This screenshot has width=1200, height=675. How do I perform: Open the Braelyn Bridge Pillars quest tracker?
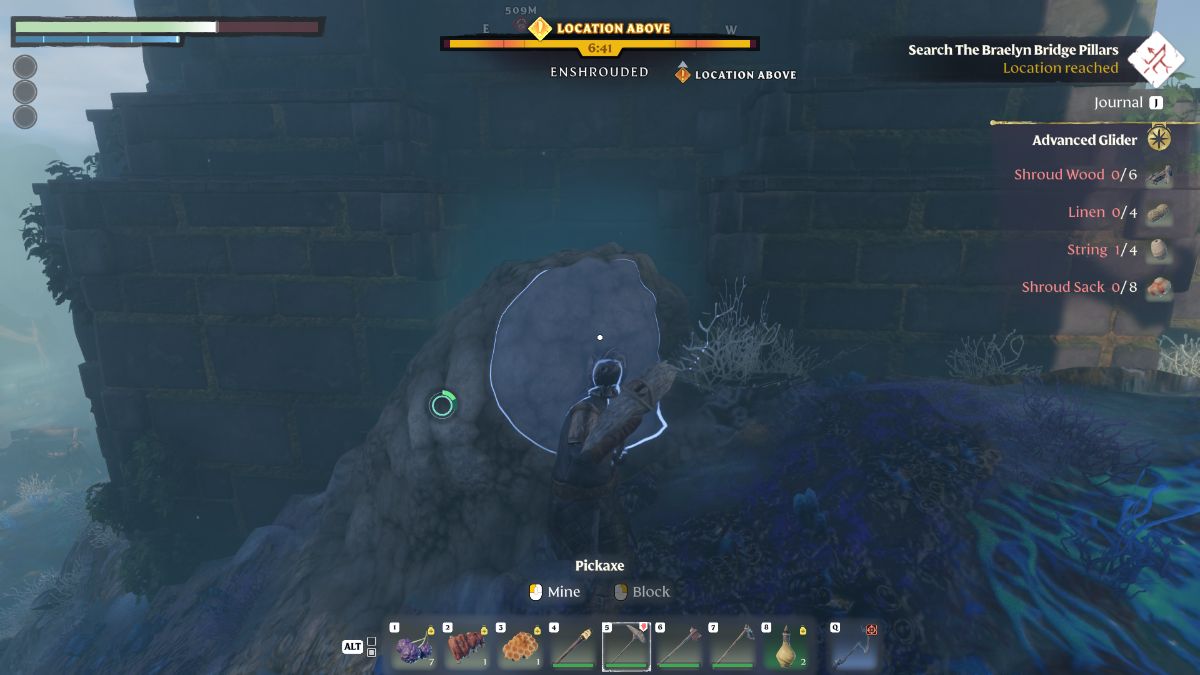(x=1012, y=50)
